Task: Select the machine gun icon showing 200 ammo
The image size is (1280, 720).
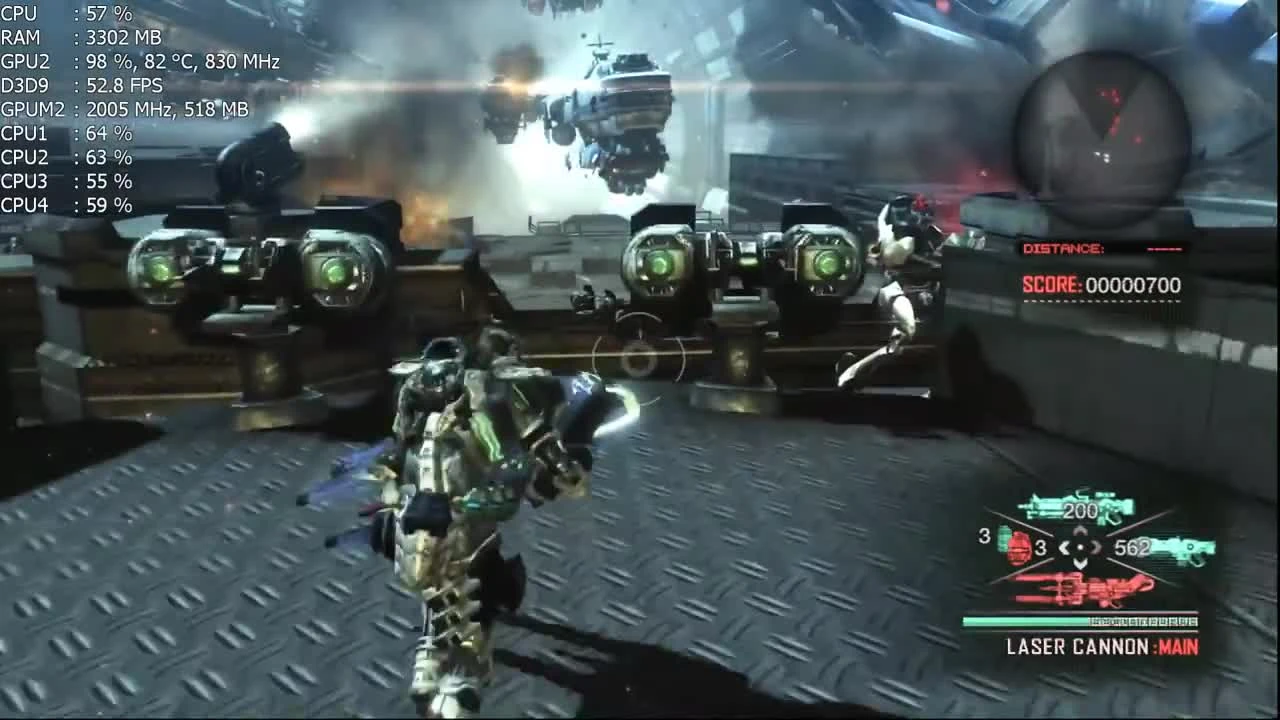Action: coord(1075,505)
